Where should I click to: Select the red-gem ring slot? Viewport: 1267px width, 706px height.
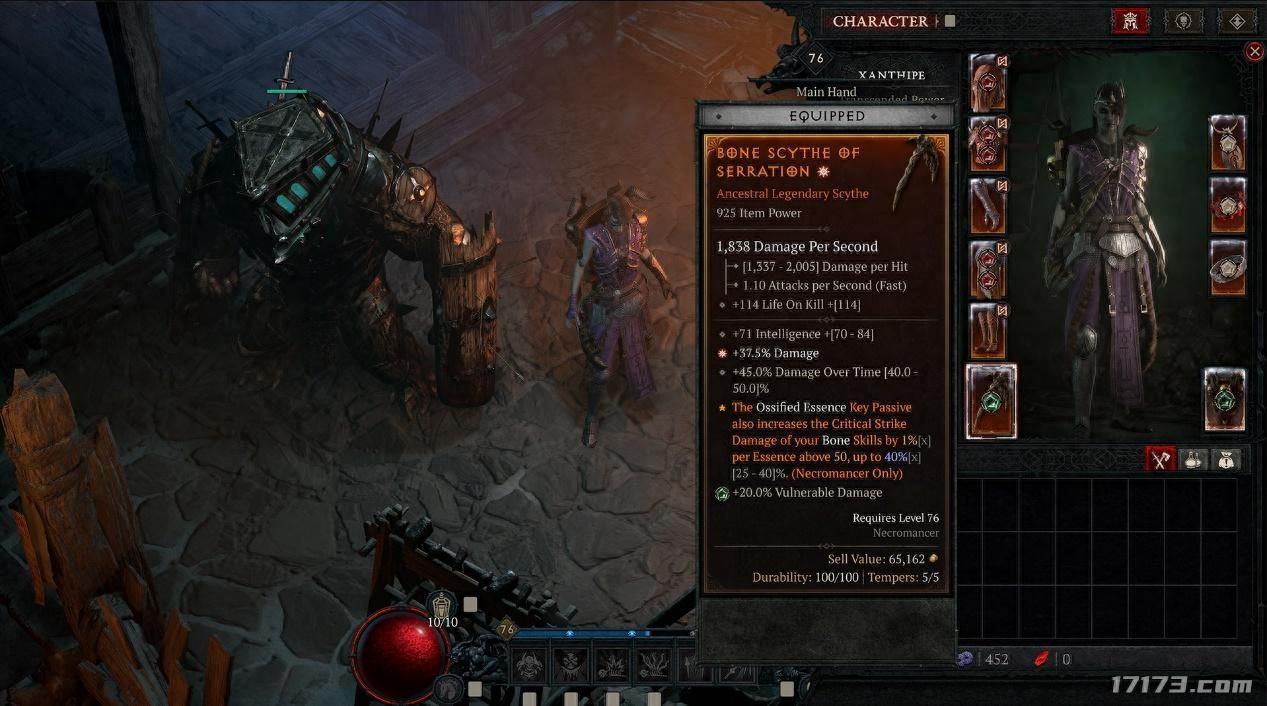1227,205
